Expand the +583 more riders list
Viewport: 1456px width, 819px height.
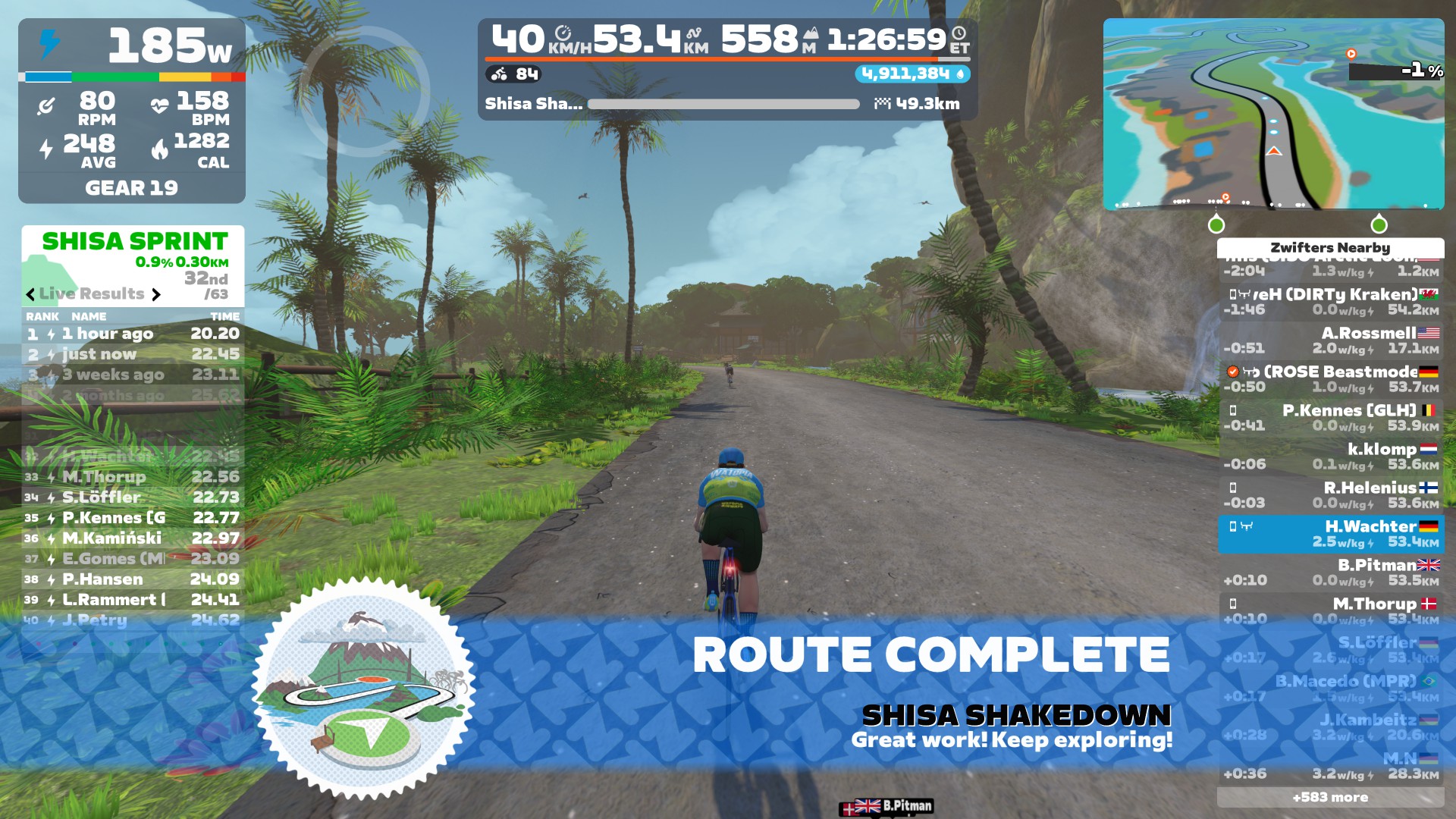click(1330, 797)
